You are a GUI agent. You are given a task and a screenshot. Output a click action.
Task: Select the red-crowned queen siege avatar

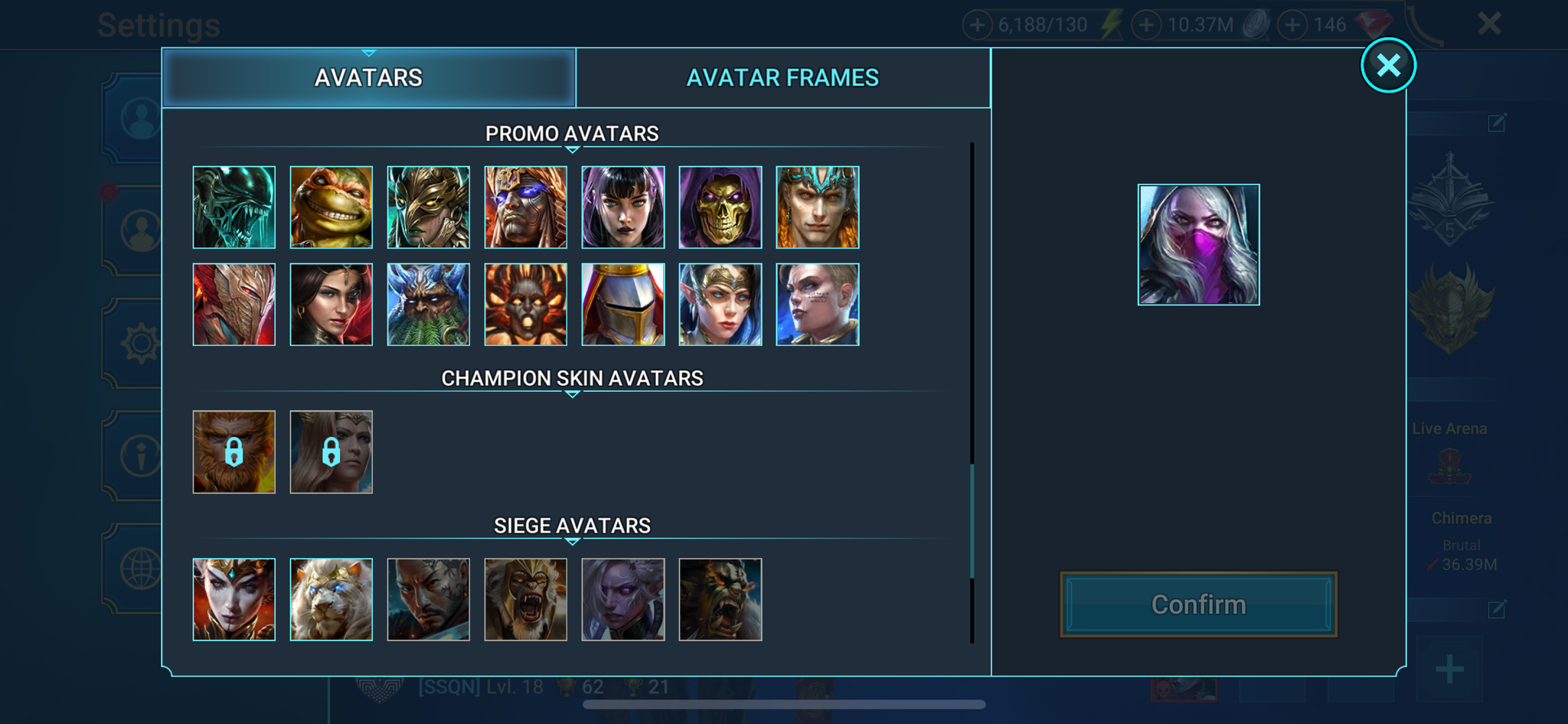(234, 599)
